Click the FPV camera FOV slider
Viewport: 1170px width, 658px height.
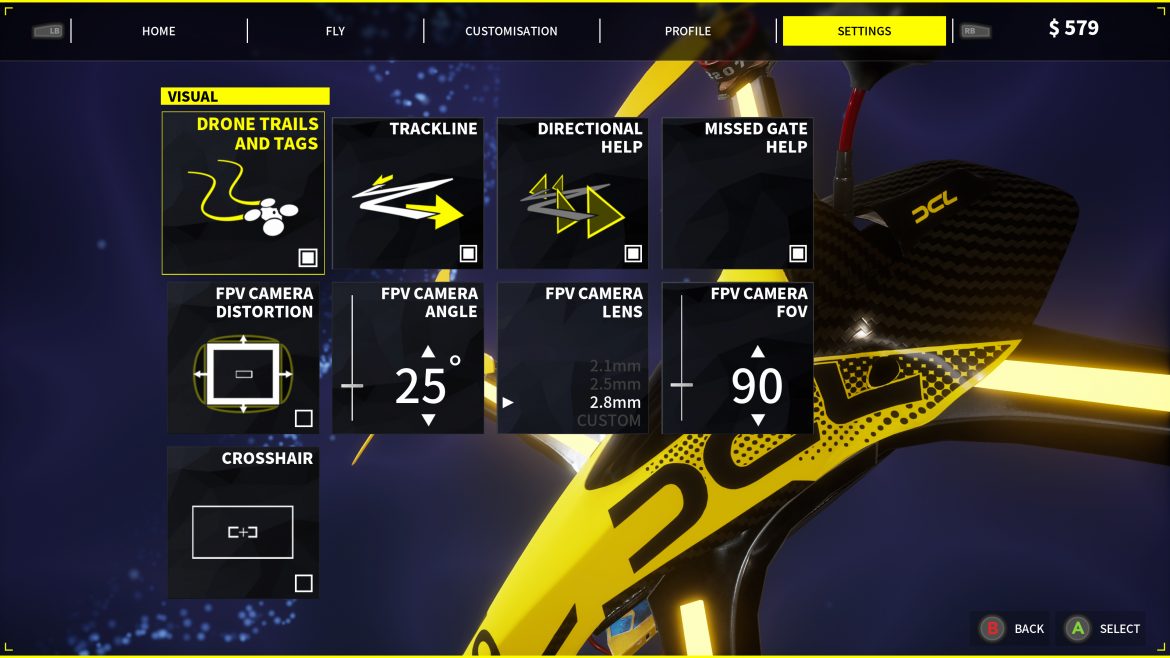(x=681, y=384)
